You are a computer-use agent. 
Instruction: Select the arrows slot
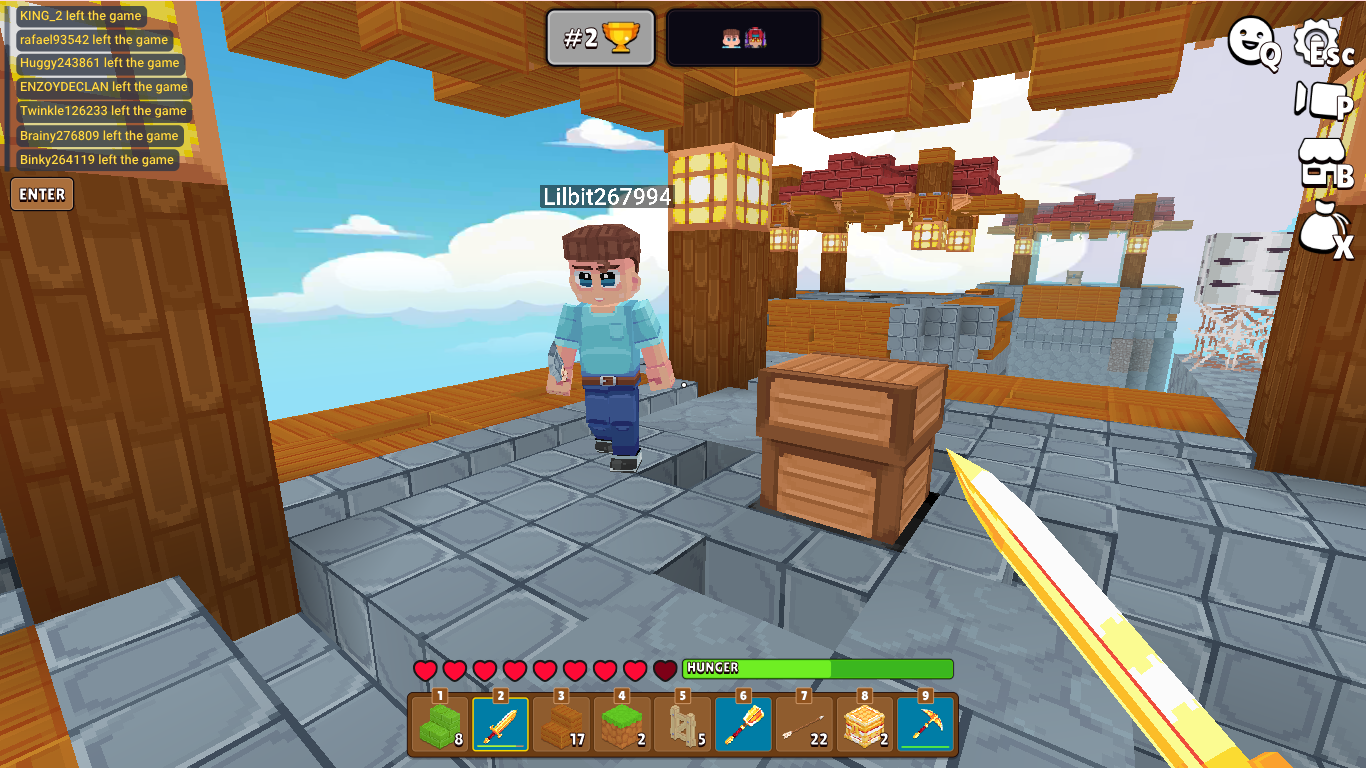pyautogui.click(x=804, y=724)
